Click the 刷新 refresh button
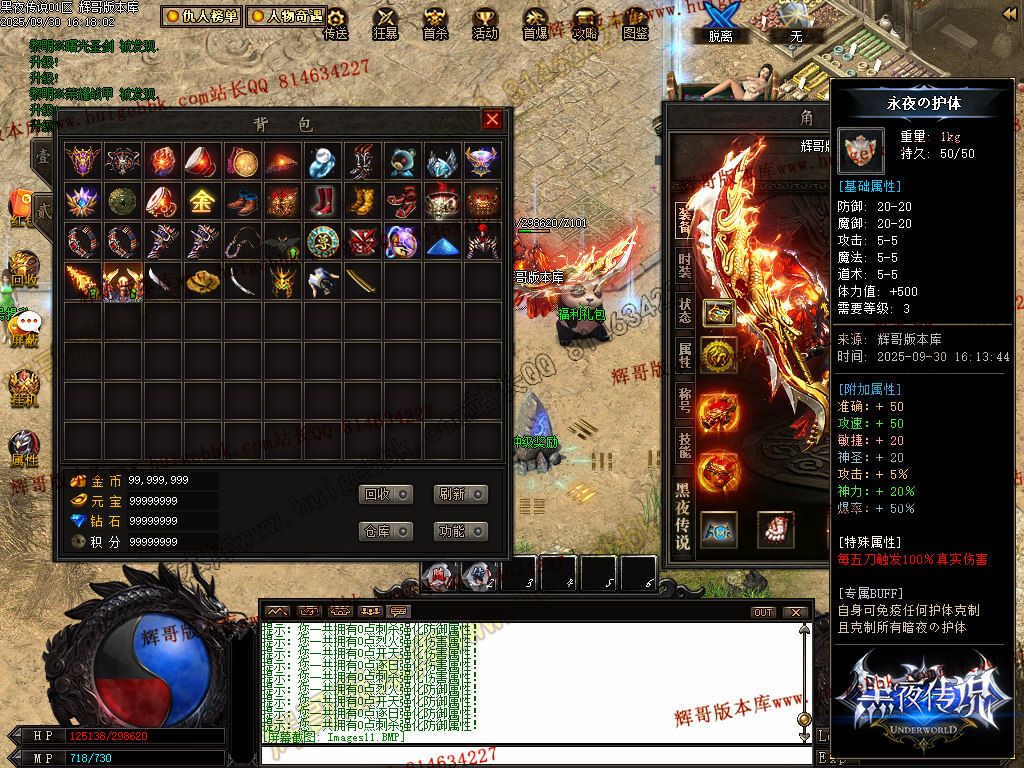Screen dimensions: 1024x768 (461, 494)
